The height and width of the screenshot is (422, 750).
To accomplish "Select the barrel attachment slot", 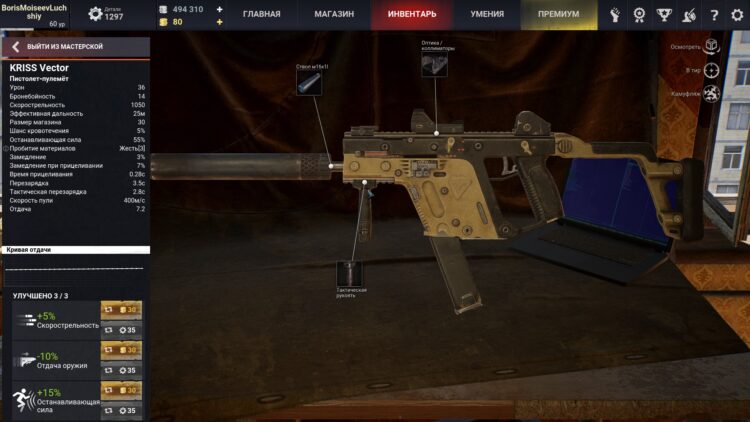I will (x=307, y=83).
